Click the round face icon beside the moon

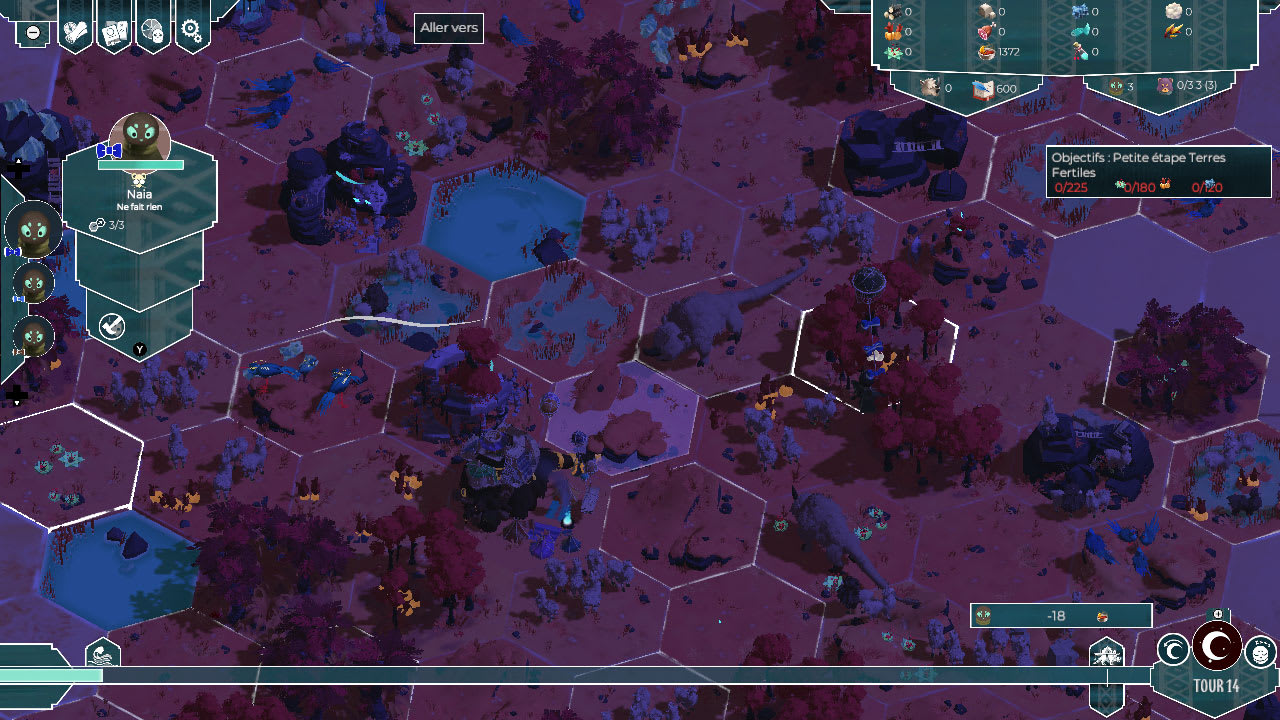[x=1260, y=653]
